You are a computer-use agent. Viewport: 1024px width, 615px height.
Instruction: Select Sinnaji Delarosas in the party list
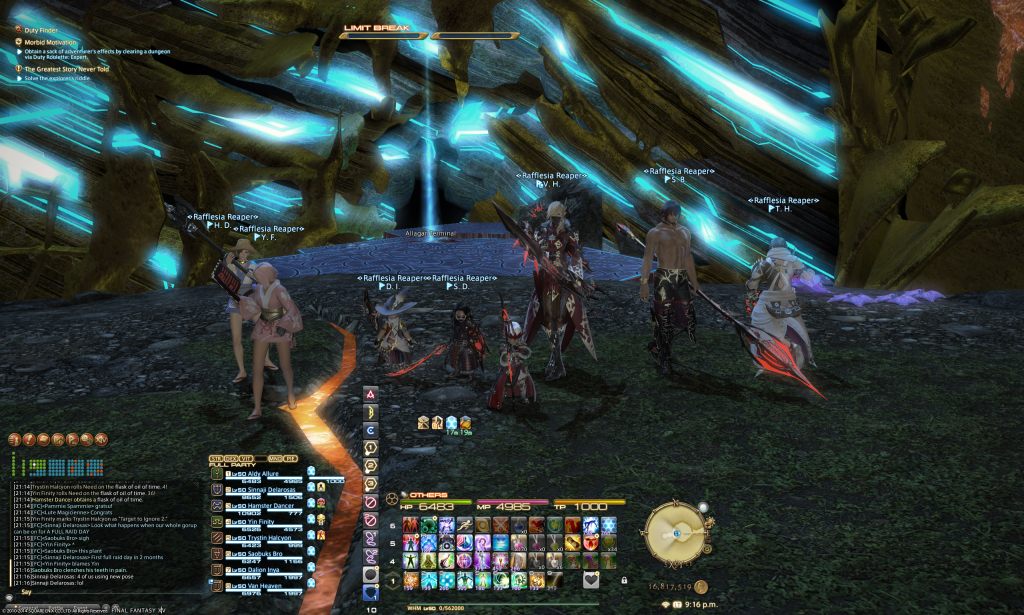coord(263,489)
